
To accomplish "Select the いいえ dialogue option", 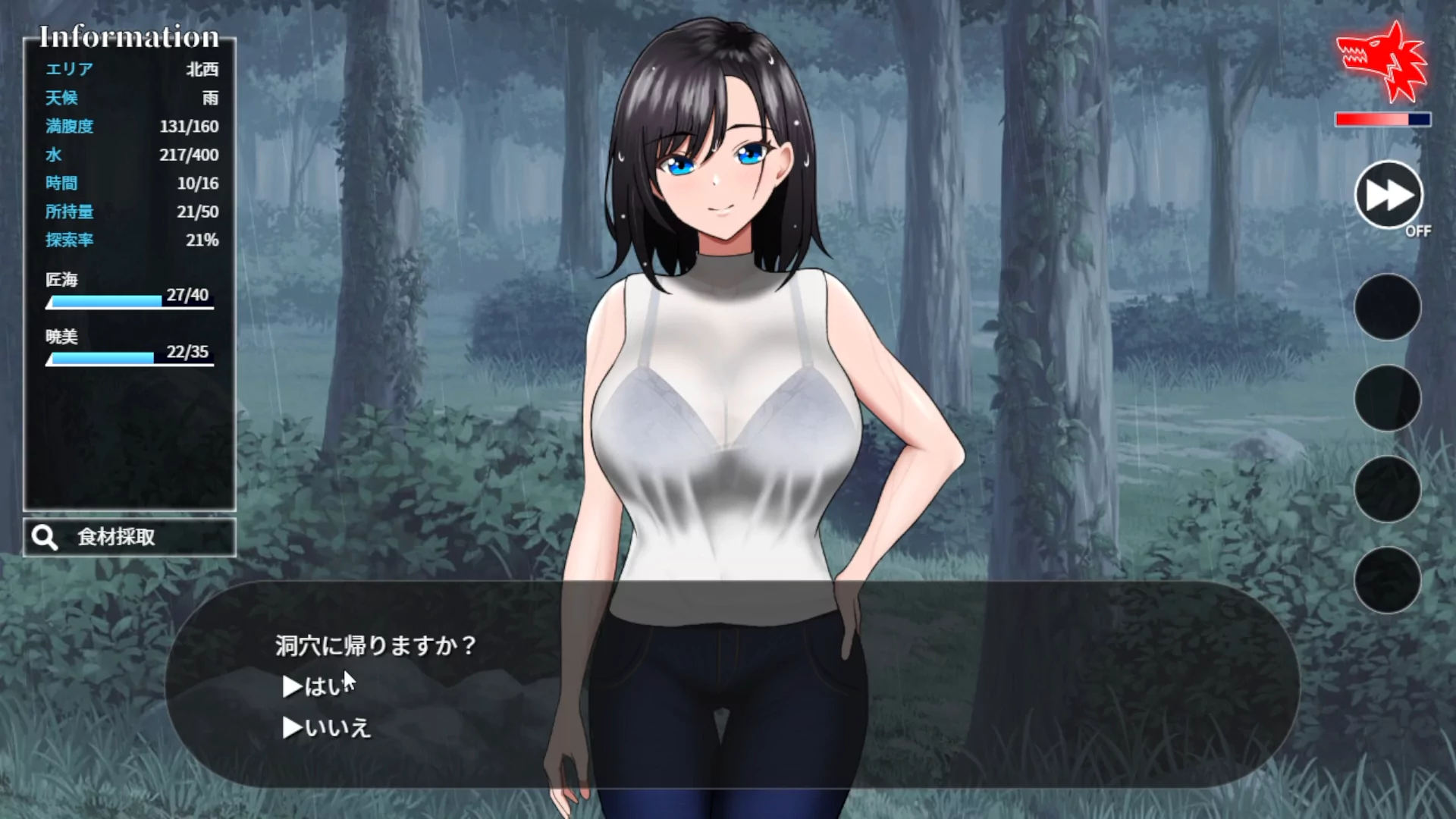I will pyautogui.click(x=328, y=728).
